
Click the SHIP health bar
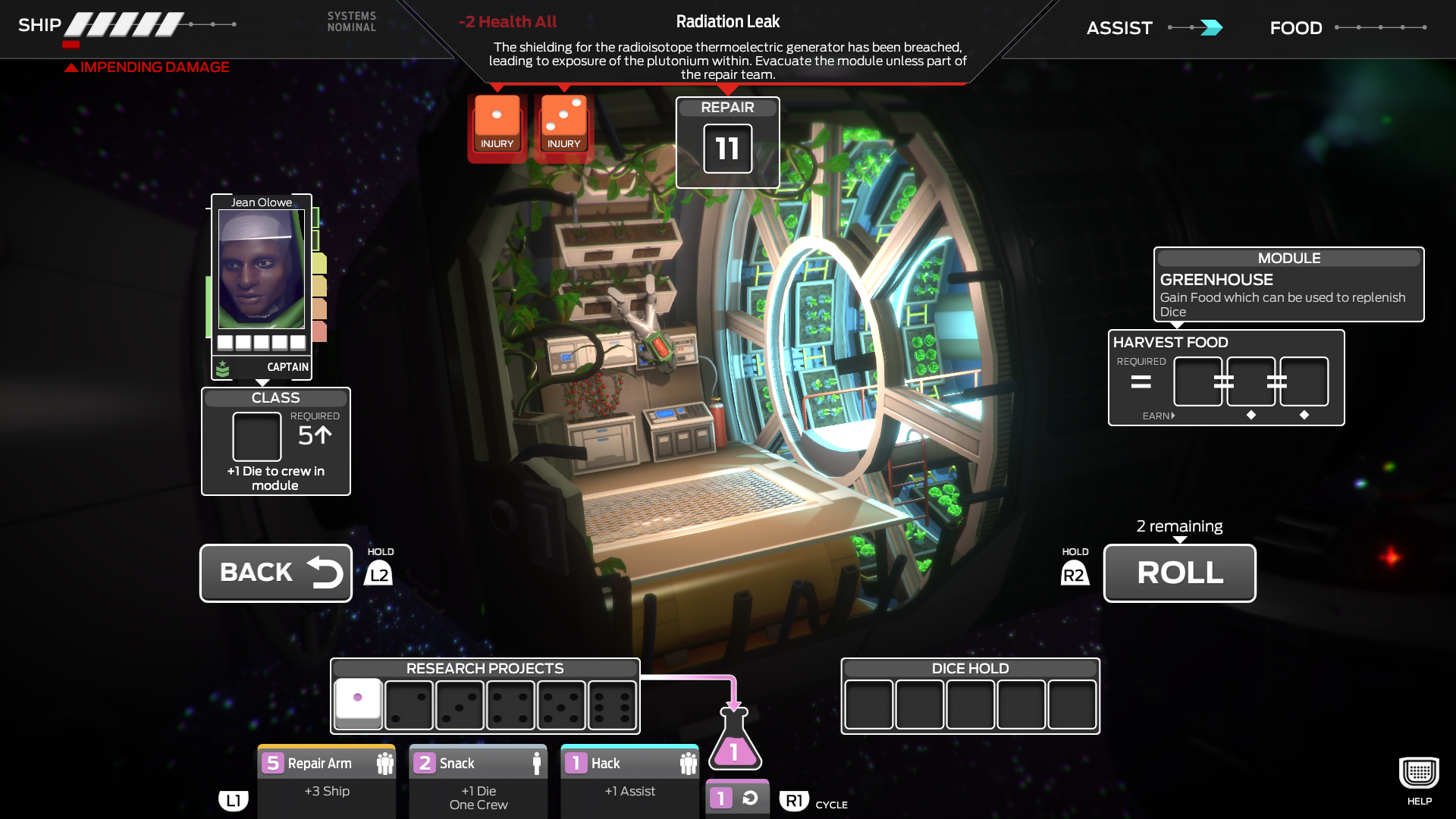125,24
